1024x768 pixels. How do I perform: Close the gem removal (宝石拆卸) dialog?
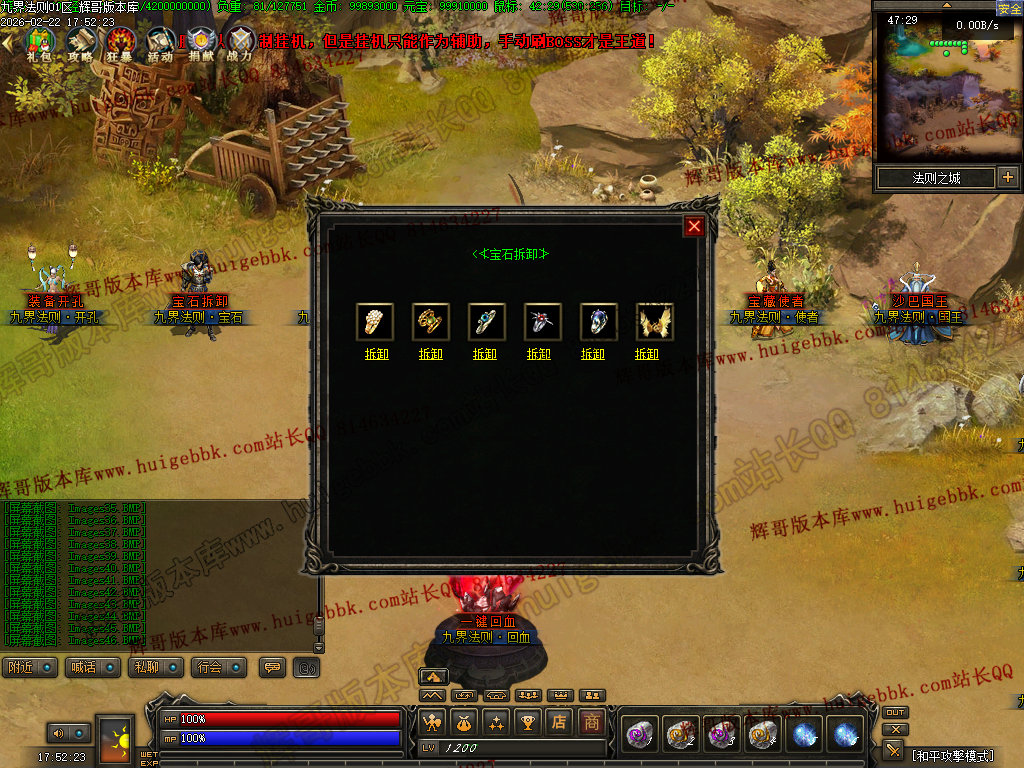pos(694,226)
